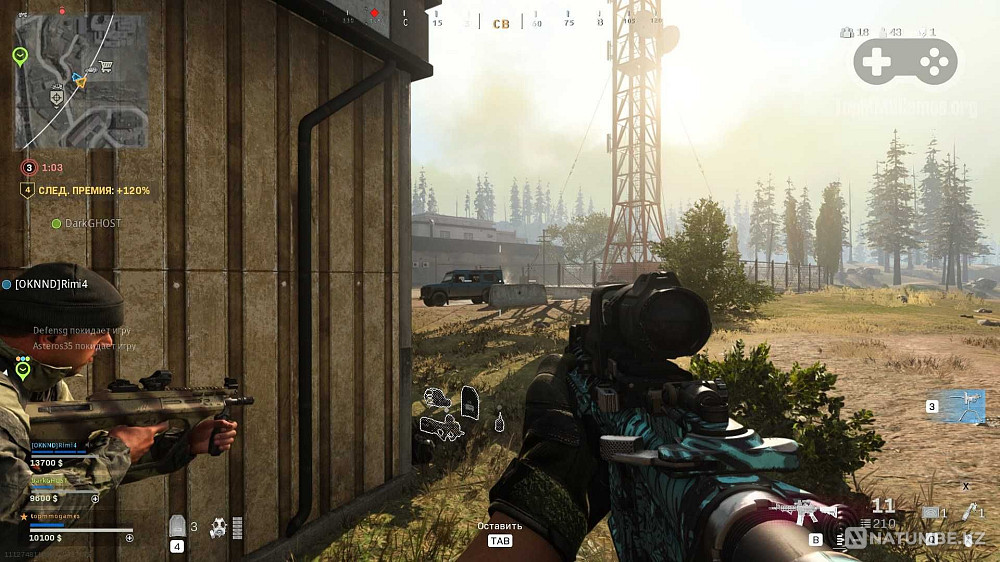The height and width of the screenshot is (562, 1000).
Task: Click the gas mask icon
Action: 216,528
